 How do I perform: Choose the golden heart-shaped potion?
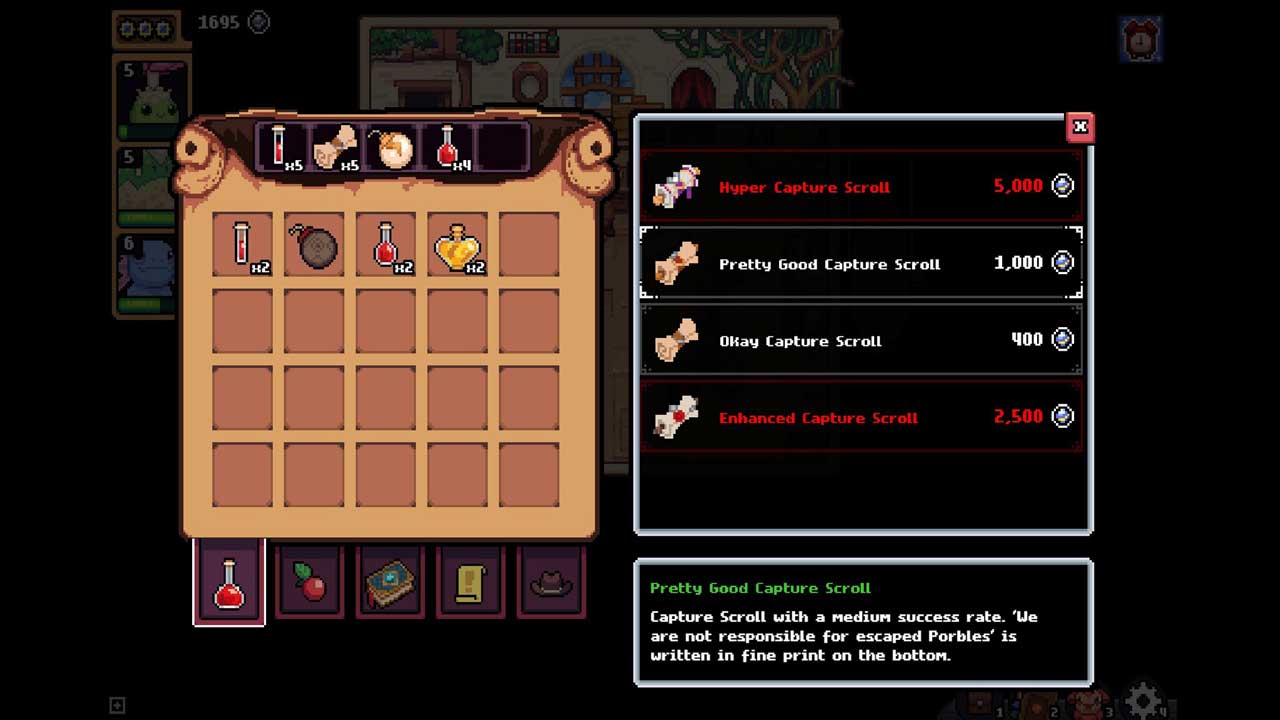[x=458, y=245]
